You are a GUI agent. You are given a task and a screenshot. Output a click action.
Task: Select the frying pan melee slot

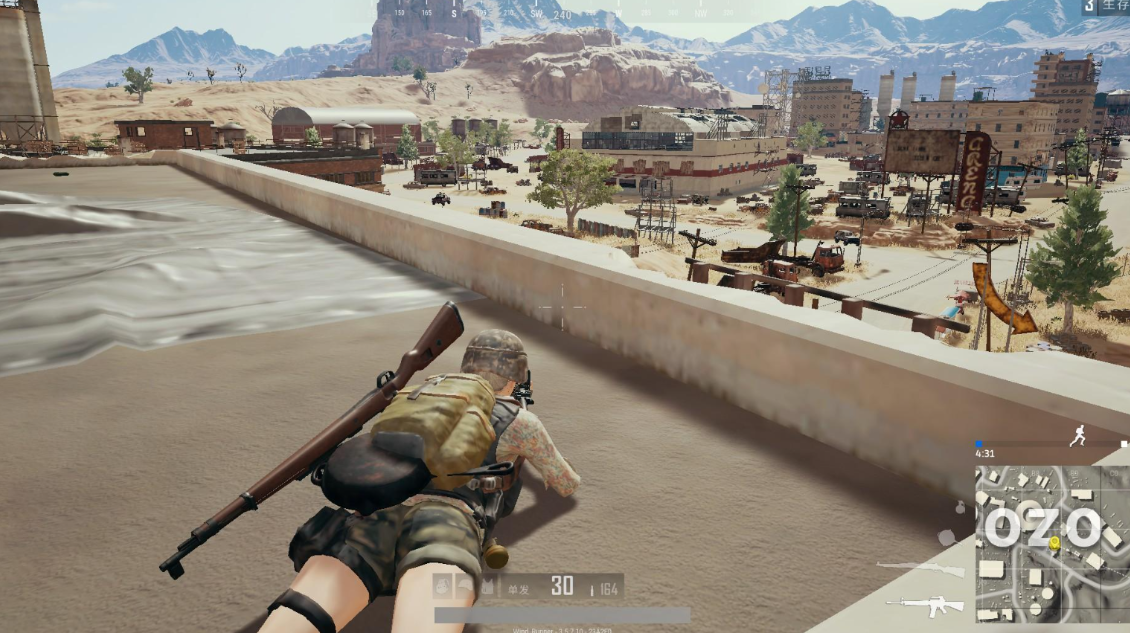[946, 538]
